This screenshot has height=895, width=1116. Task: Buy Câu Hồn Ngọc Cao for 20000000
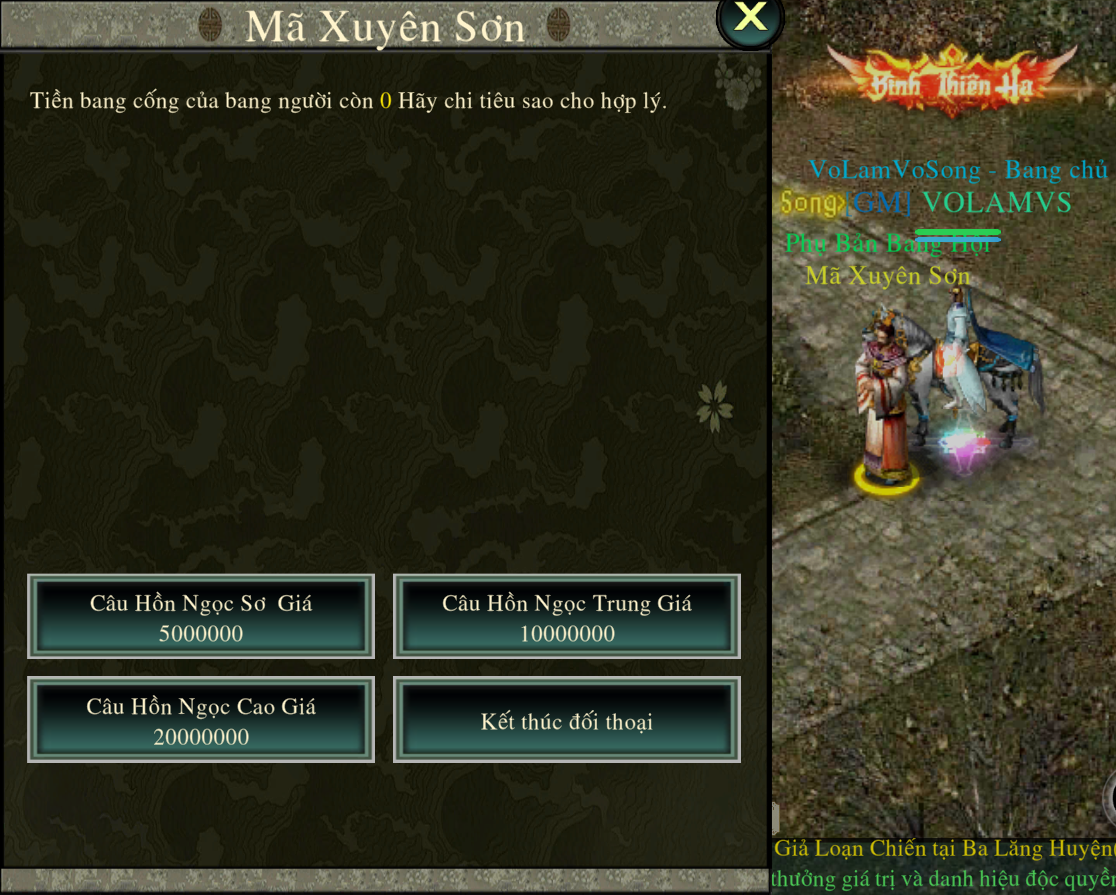coord(201,720)
